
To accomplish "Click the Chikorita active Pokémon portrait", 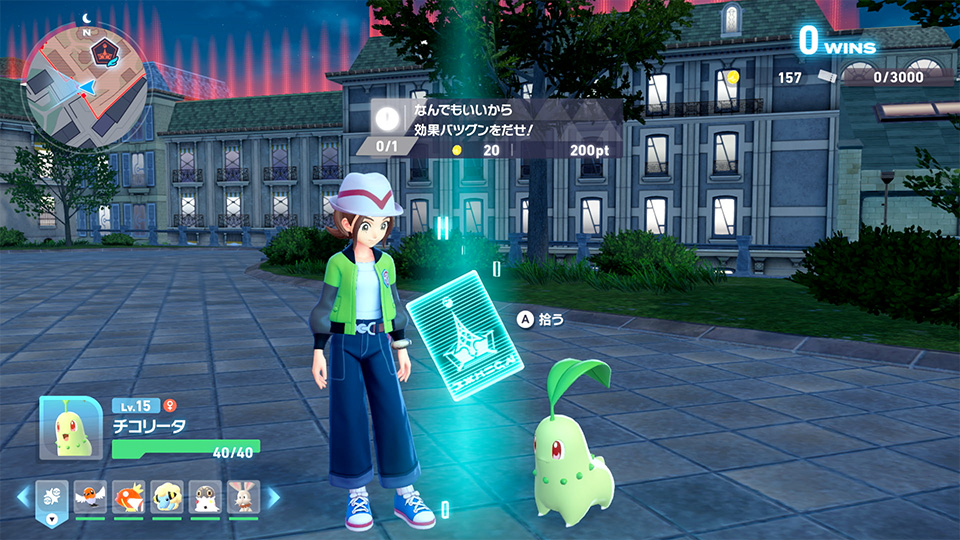I will [70, 428].
